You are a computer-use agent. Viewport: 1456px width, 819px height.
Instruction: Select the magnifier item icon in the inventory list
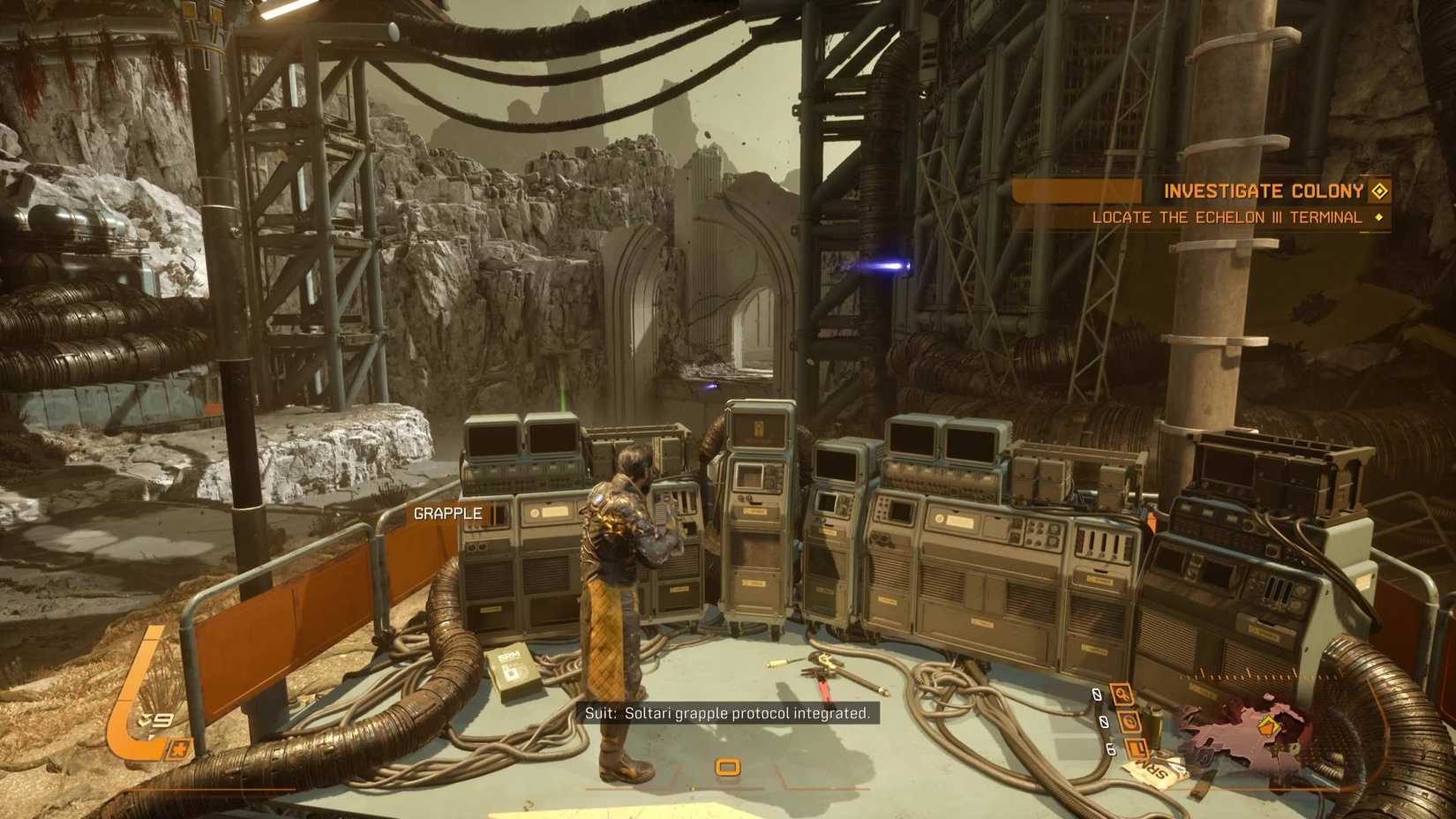tap(1122, 694)
